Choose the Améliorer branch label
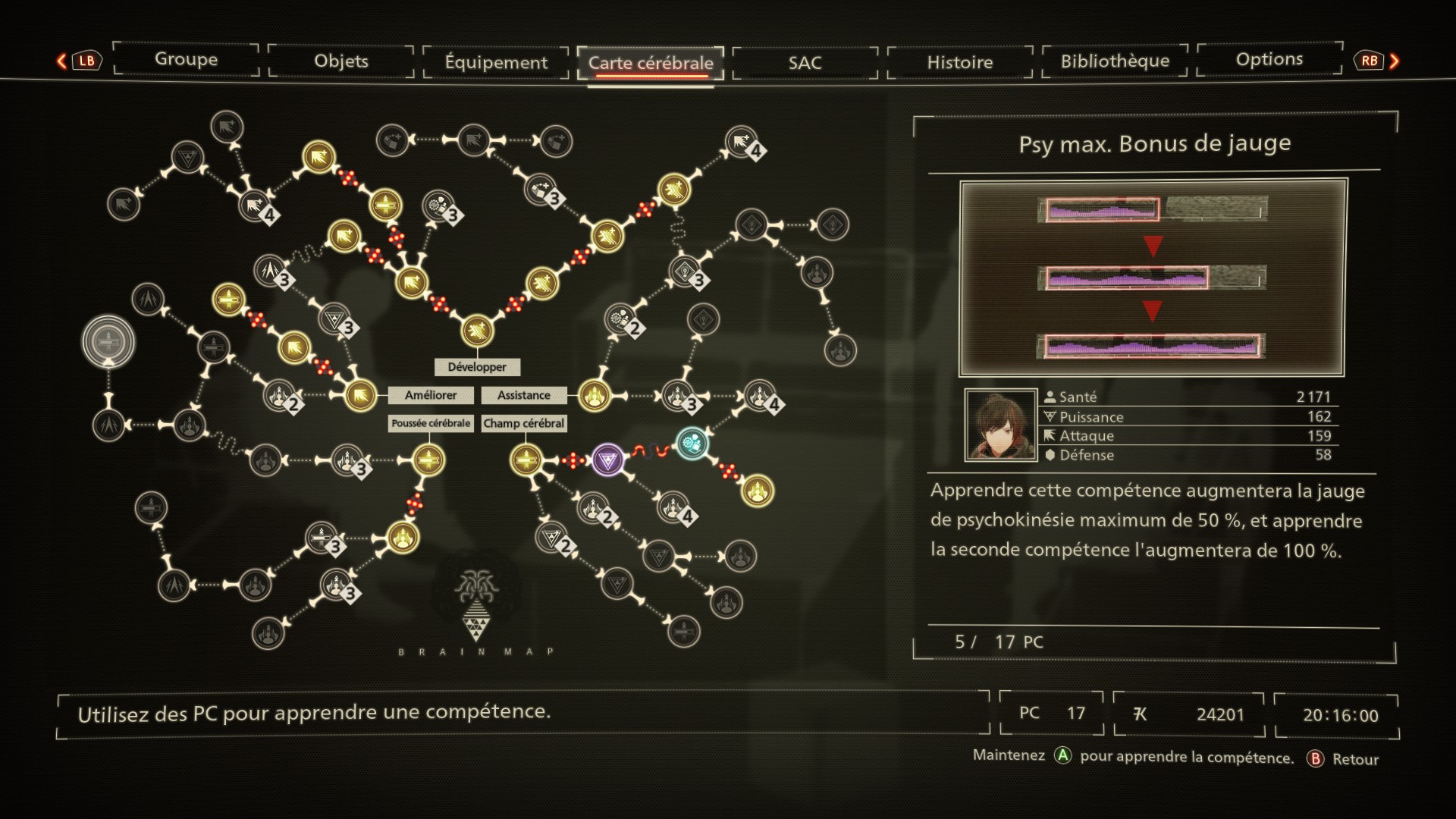 pos(431,395)
